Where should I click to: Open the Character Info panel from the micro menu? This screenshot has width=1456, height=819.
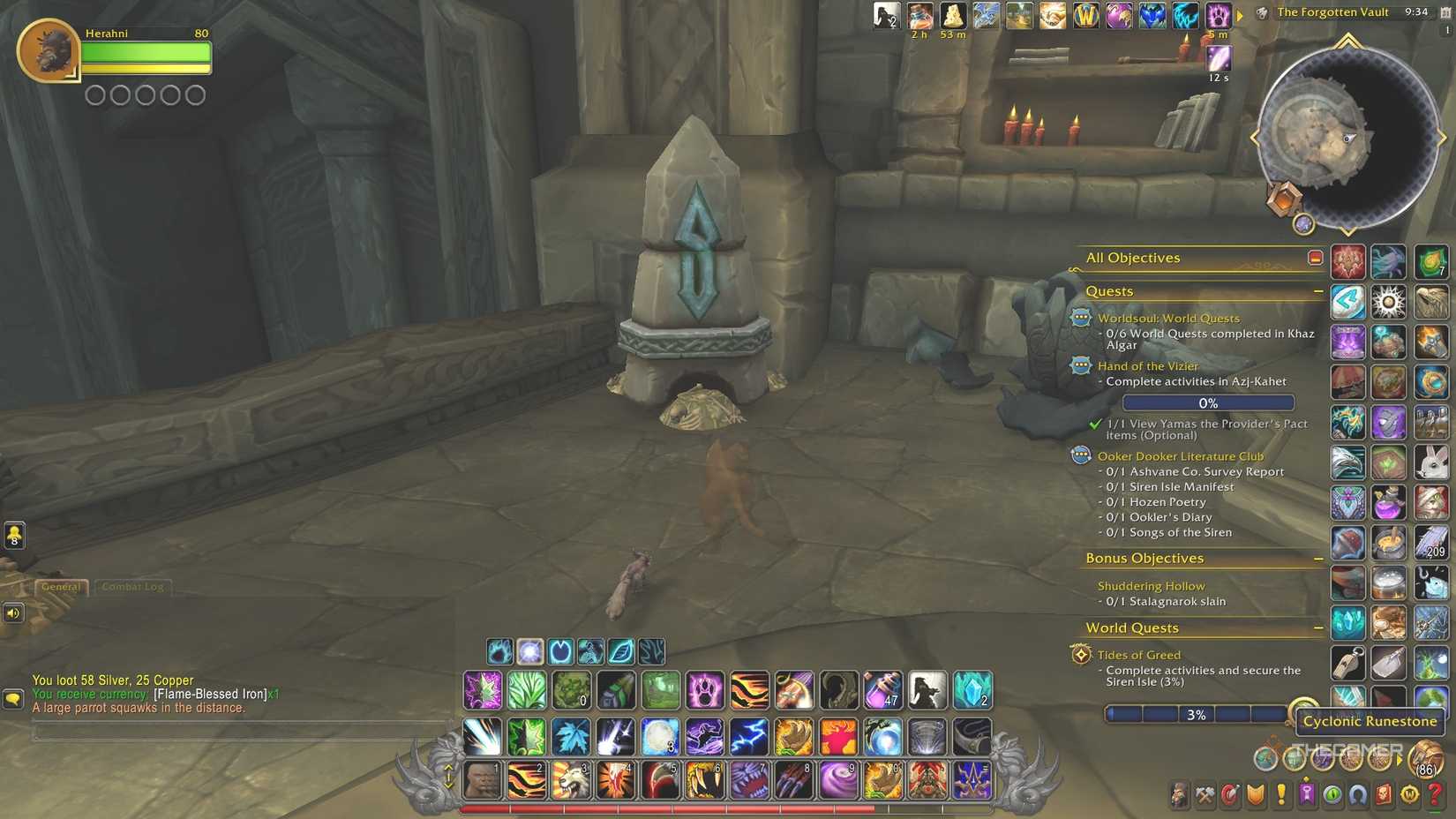[x=1179, y=793]
